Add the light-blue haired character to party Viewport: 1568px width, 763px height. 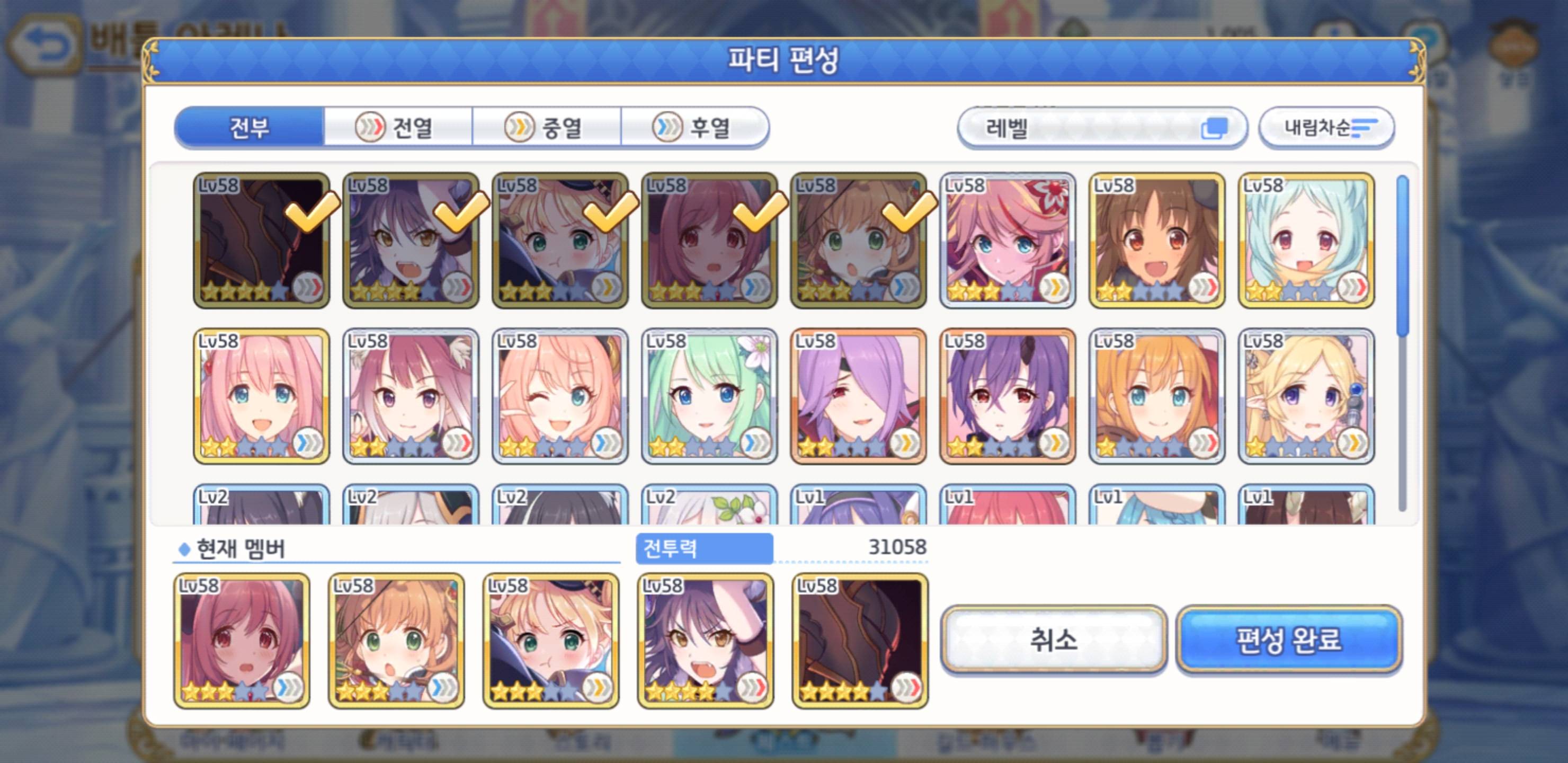point(1306,241)
